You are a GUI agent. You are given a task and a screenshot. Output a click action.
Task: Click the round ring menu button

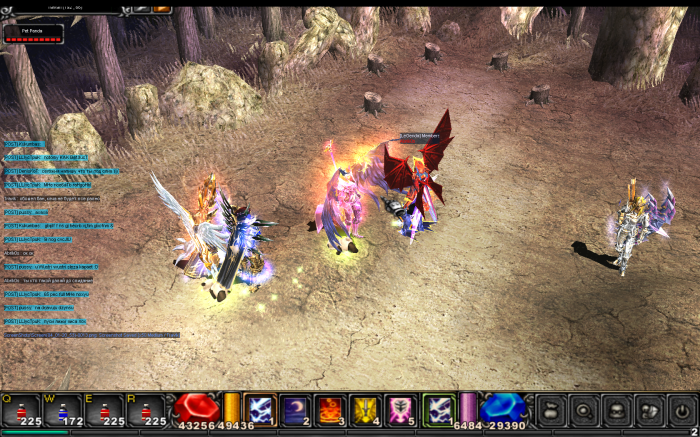[x=584, y=410]
